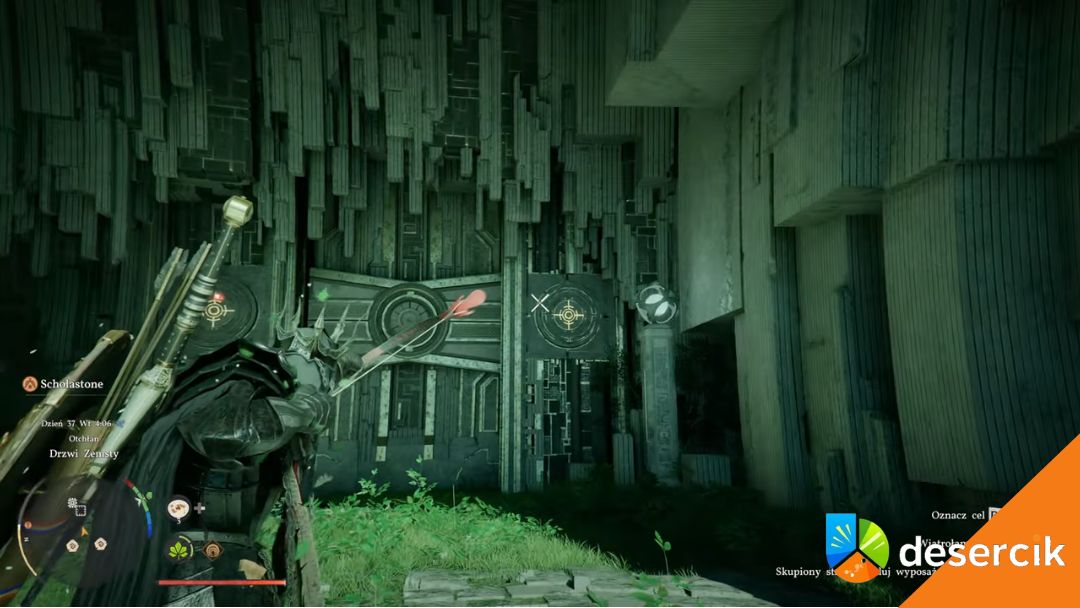Activate the orange spiral skill icon
The image size is (1080, 608).
[x=212, y=549]
